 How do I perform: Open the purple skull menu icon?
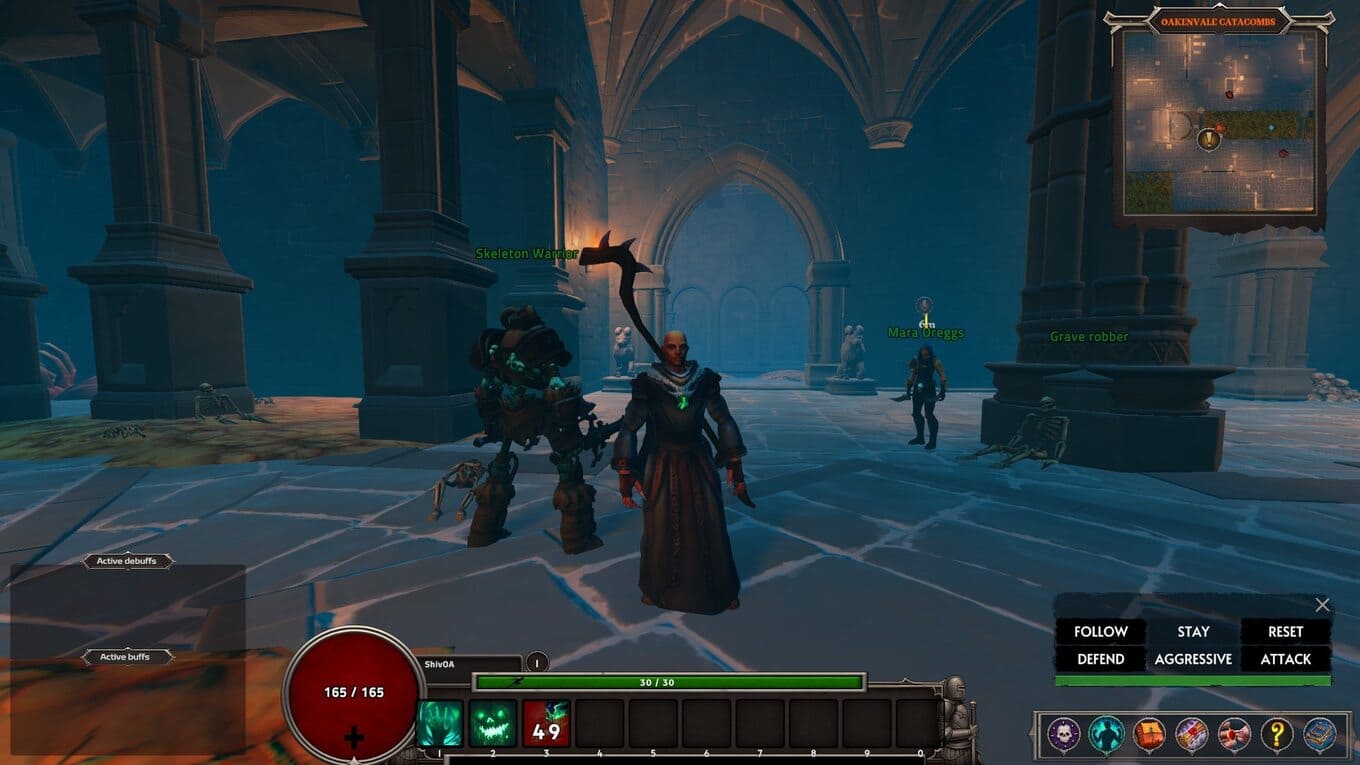pyautogui.click(x=1062, y=735)
